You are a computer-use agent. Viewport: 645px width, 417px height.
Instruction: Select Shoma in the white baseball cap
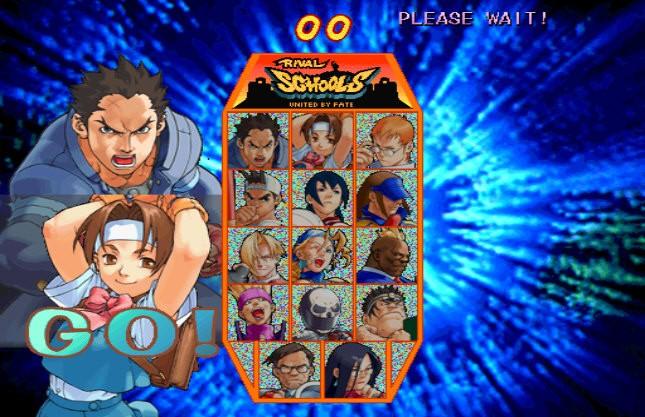click(x=258, y=197)
